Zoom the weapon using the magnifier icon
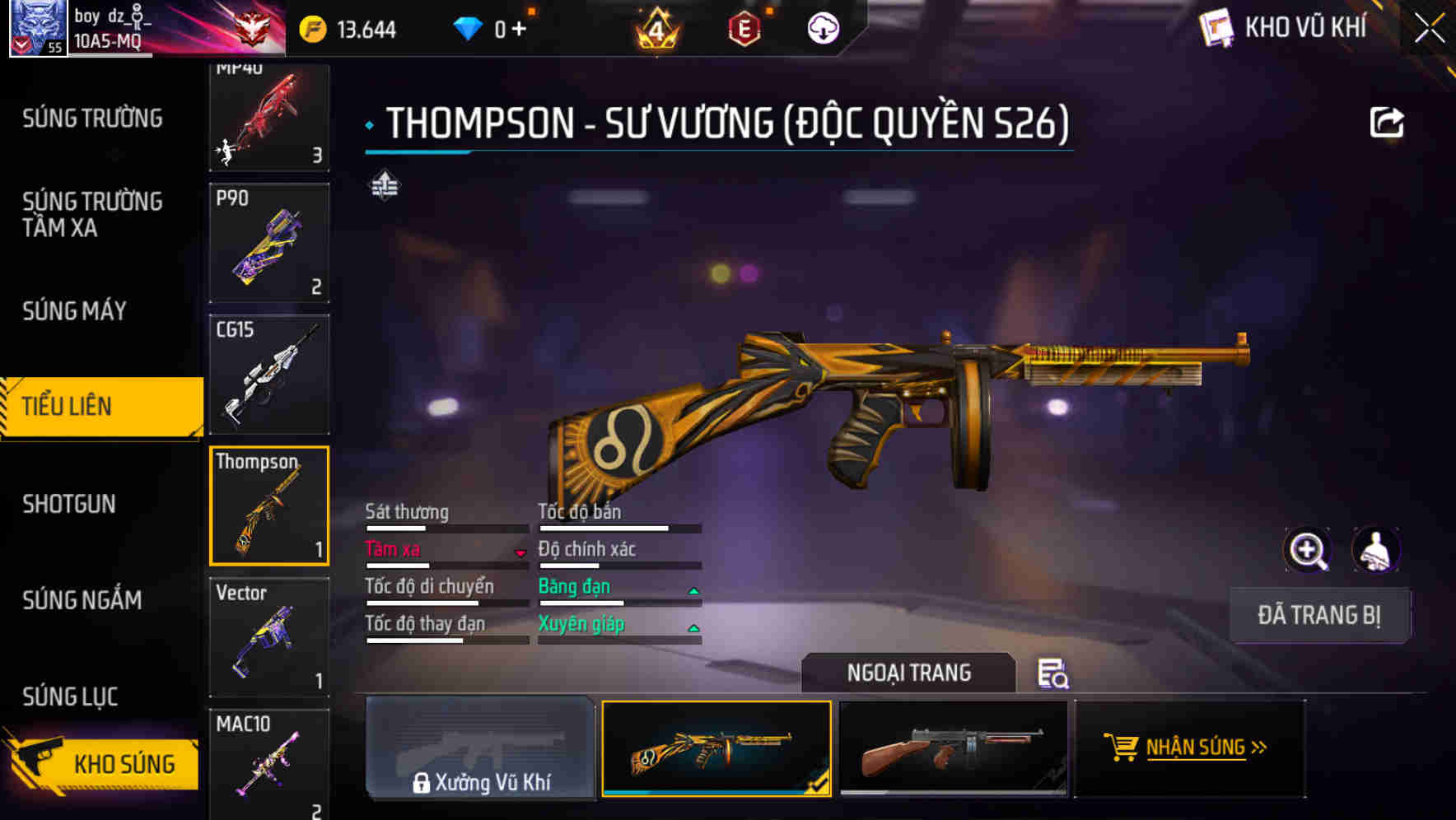Image resolution: width=1456 pixels, height=820 pixels. [x=1309, y=549]
